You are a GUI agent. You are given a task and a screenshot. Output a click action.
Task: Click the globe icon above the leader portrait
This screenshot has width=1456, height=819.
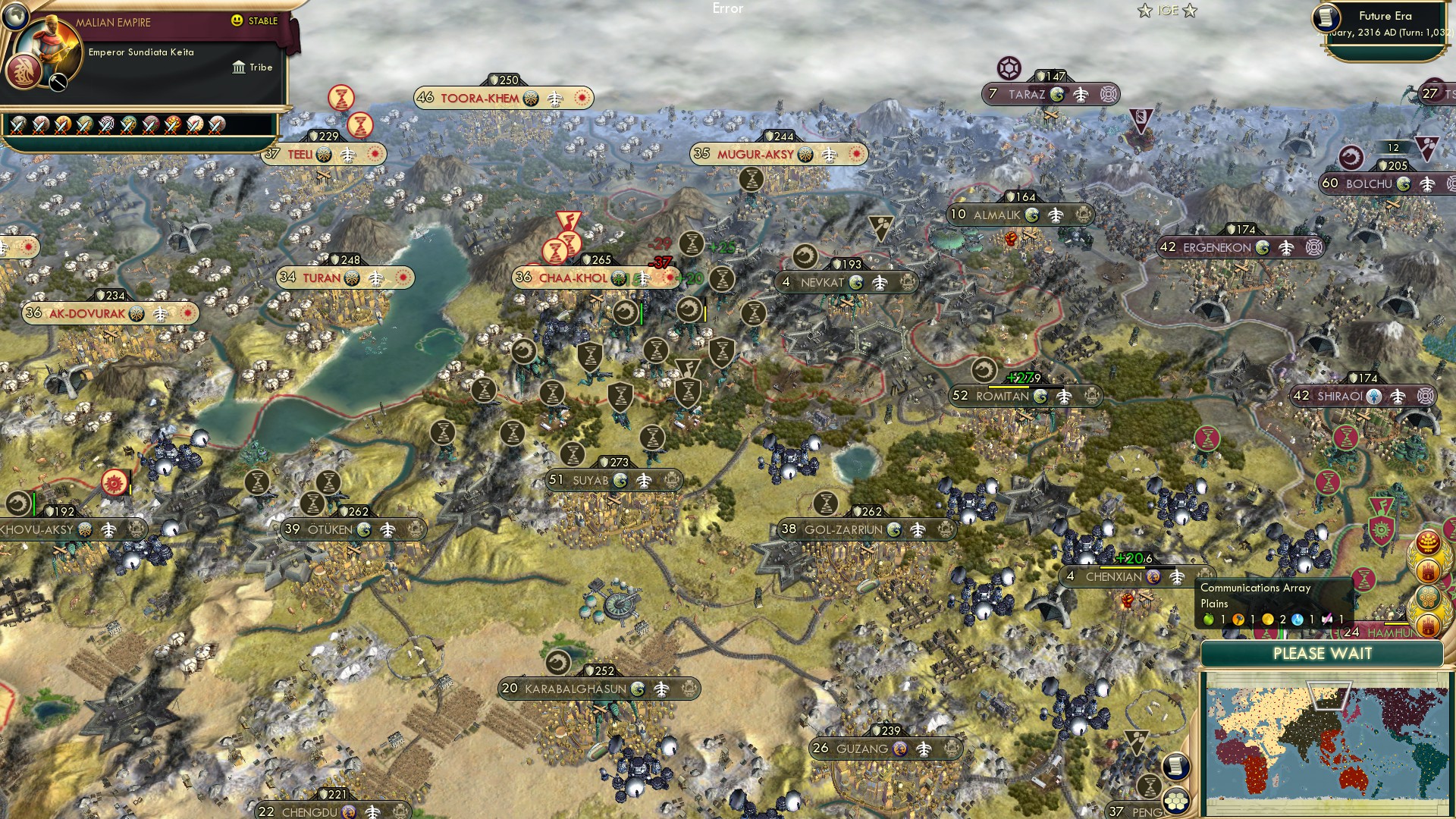(x=14, y=14)
